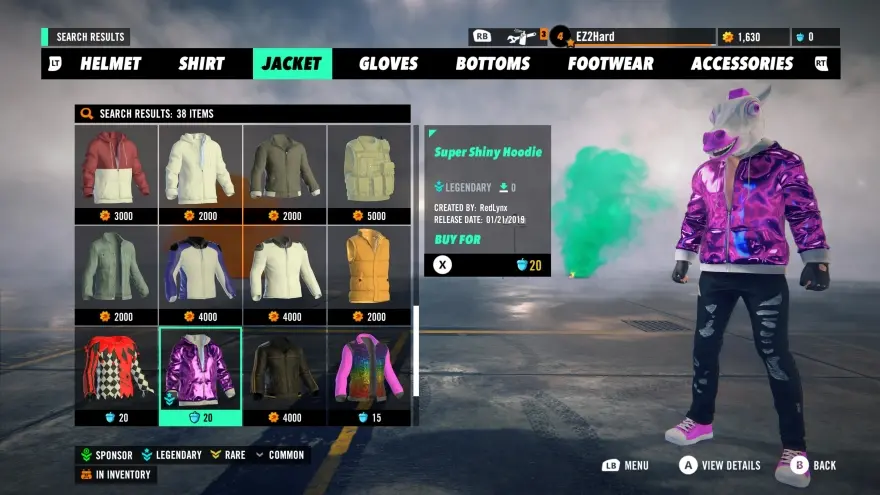The width and height of the screenshot is (880, 495).
Task: Show the Footwear tab
Action: pyautogui.click(x=610, y=64)
